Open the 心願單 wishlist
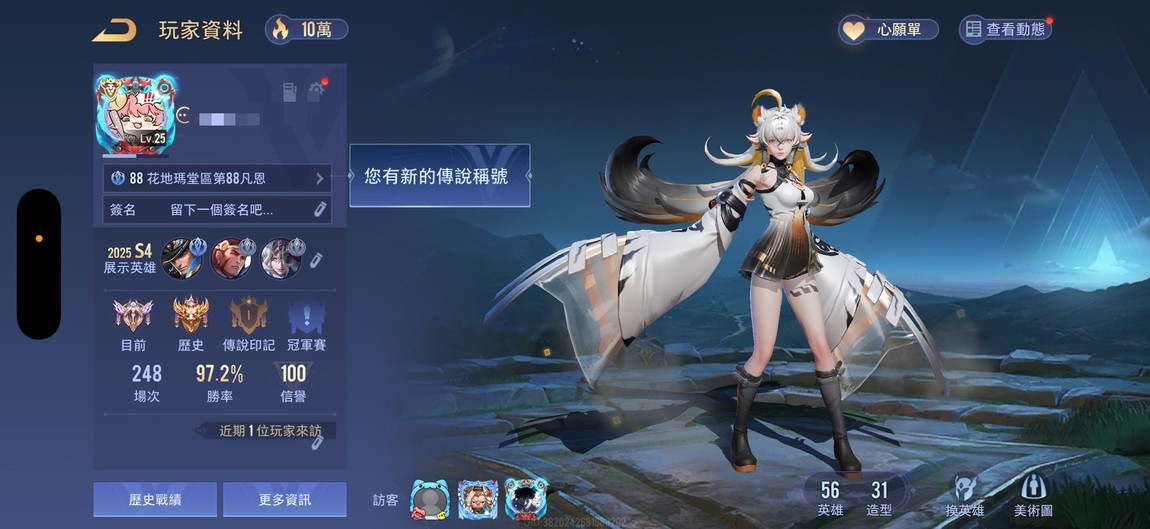Screen dimensions: 1150x529 click(x=889, y=30)
